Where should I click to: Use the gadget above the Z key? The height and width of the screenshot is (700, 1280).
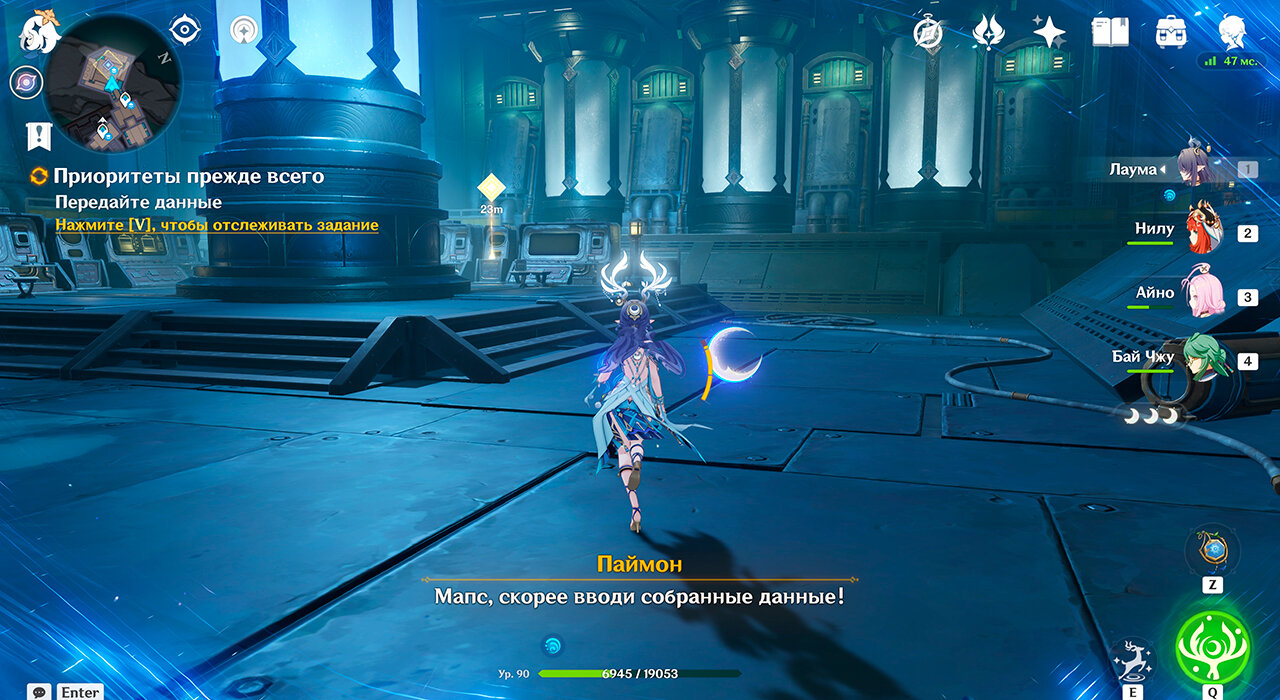1212,550
